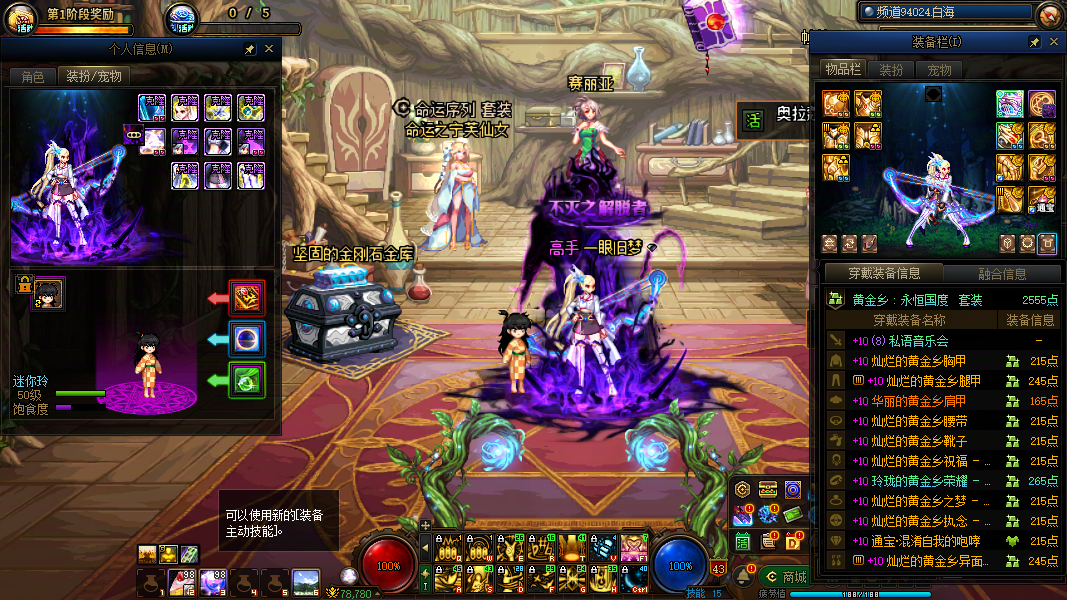The image size is (1067, 600).
Task: Open the 宠物 tab in equipment window
Action: click(939, 70)
